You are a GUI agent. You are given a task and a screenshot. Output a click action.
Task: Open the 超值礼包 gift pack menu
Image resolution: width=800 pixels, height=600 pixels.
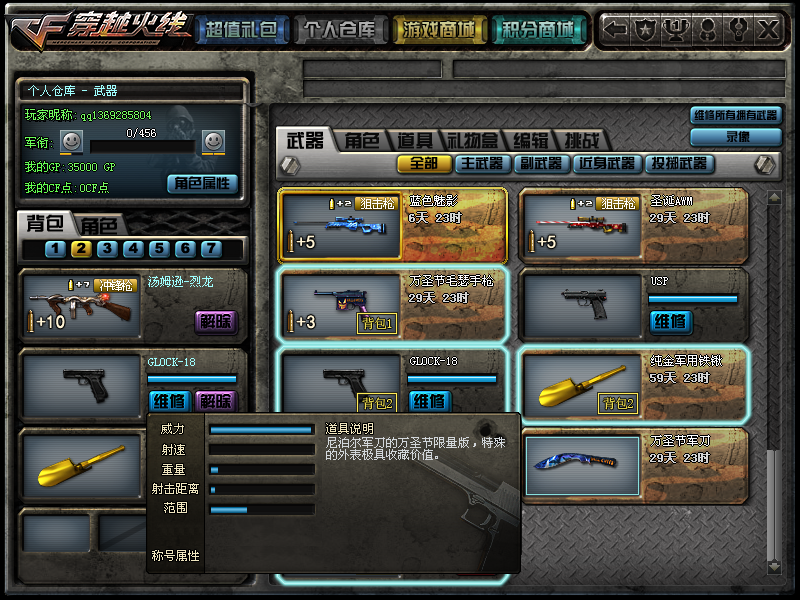click(x=240, y=31)
